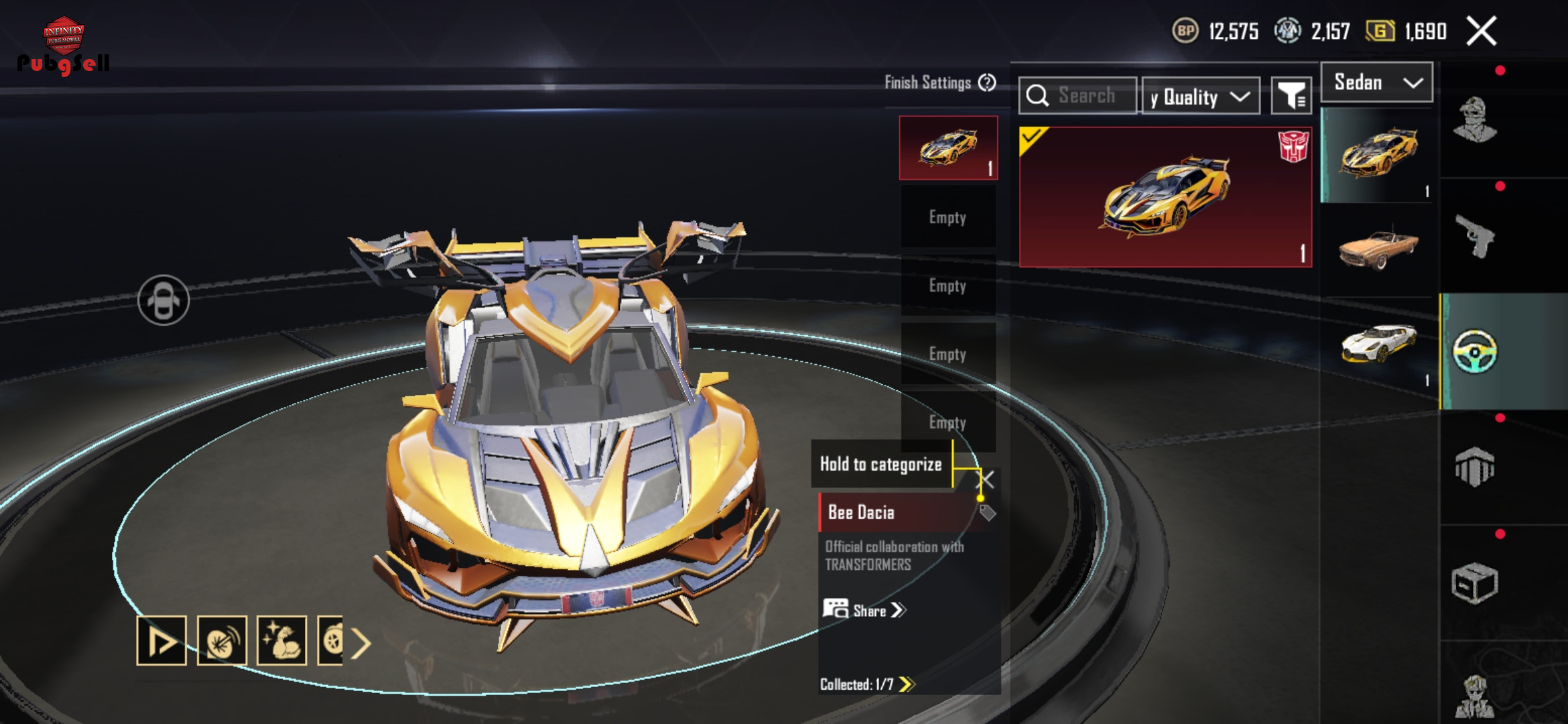Share the Bee Dacia skin
Screen dimensions: 1568x724
pyautogui.click(x=864, y=610)
